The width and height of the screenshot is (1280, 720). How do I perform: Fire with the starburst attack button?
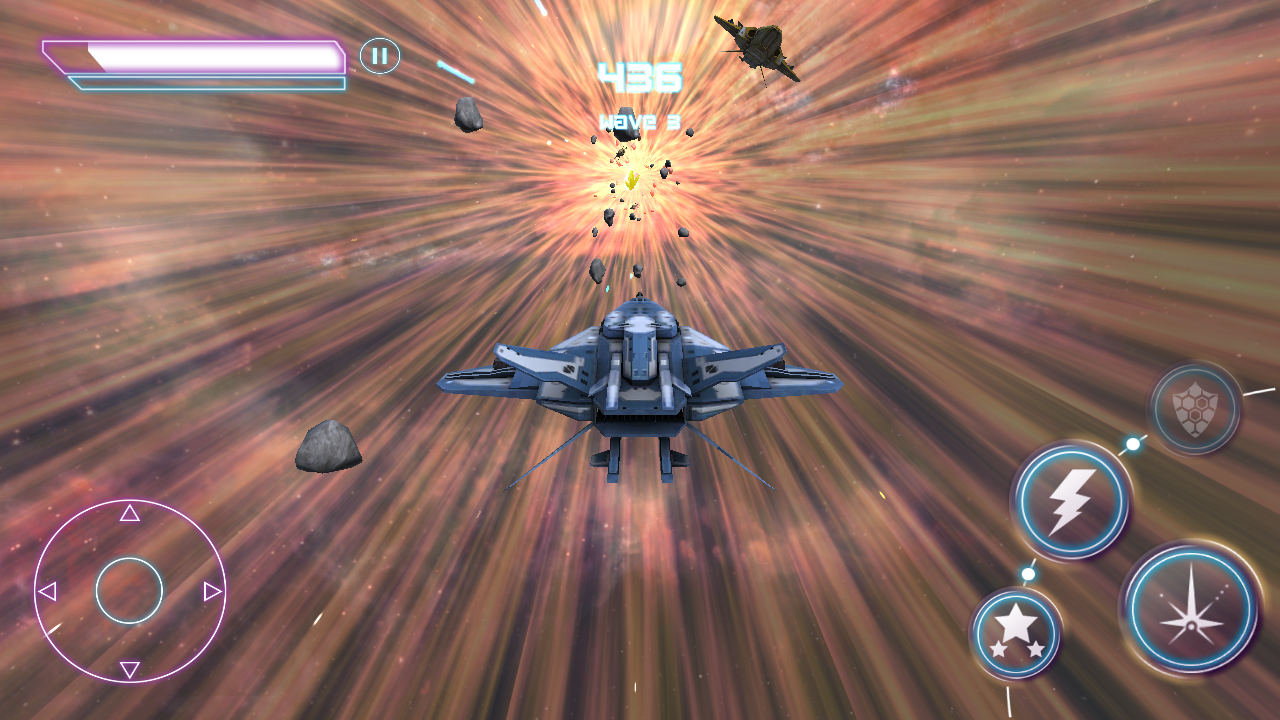coord(1191,608)
